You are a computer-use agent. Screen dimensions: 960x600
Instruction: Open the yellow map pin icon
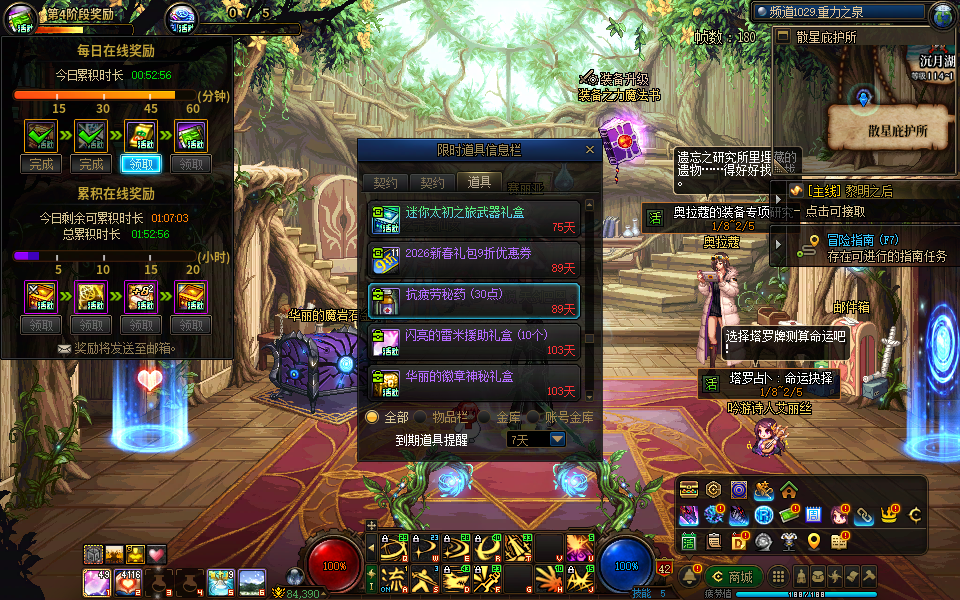coord(814,541)
